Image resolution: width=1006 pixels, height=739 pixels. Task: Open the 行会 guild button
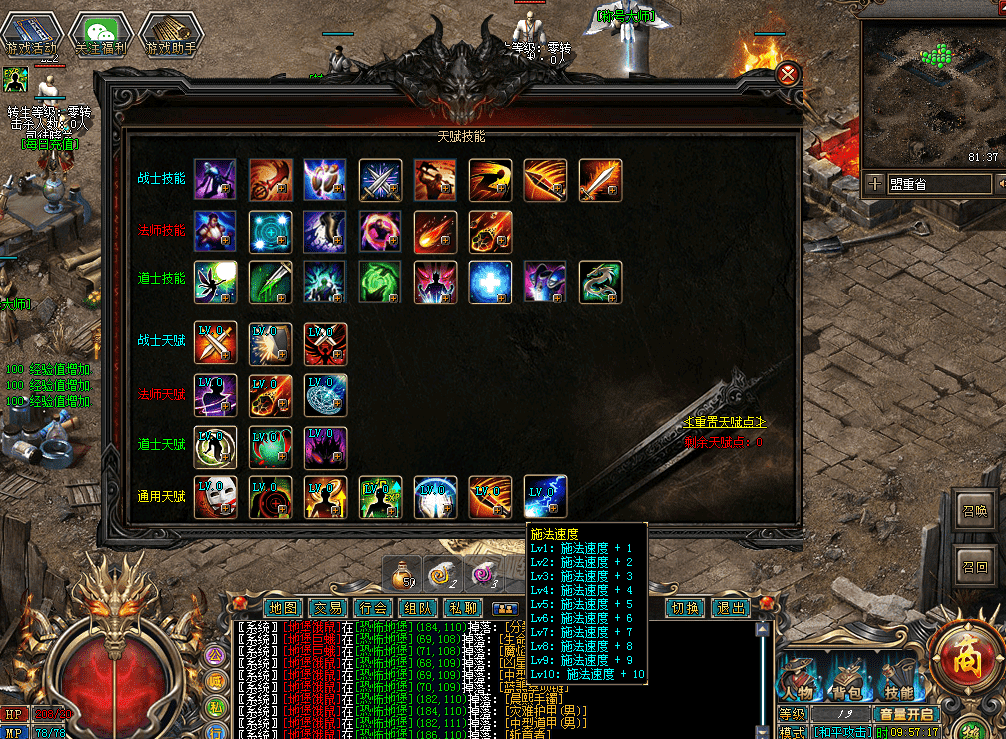pos(373,607)
